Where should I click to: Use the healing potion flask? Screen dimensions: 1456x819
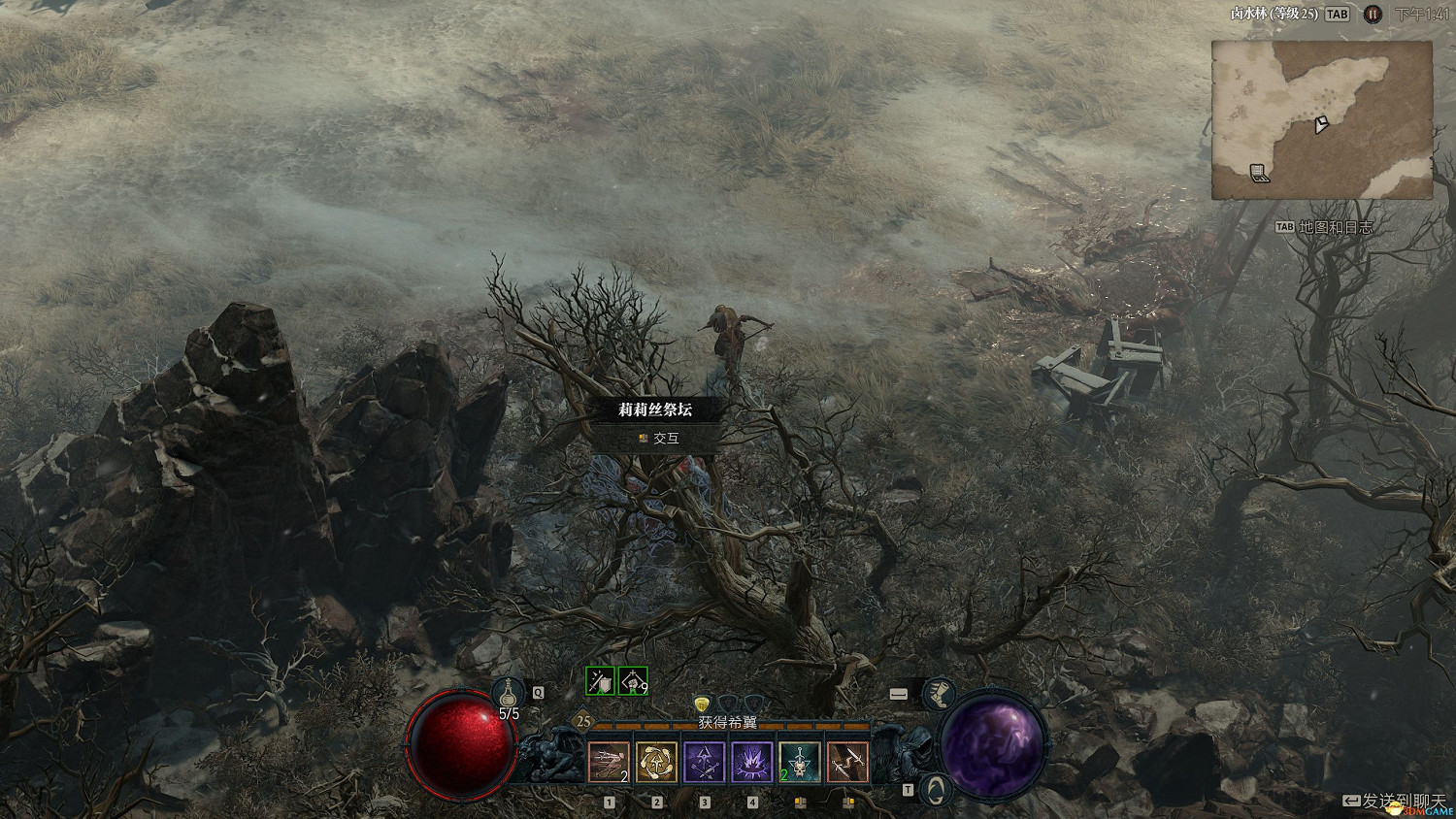[x=508, y=693]
